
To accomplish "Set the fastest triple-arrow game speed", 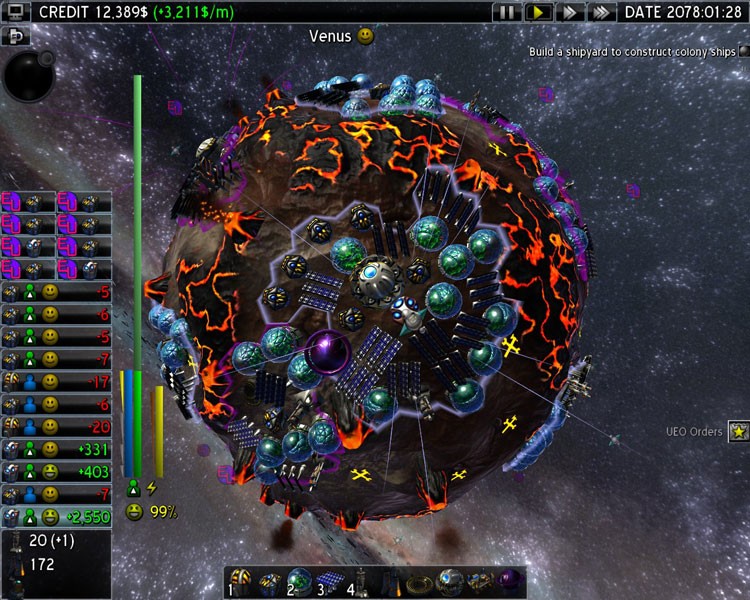I will tap(600, 12).
